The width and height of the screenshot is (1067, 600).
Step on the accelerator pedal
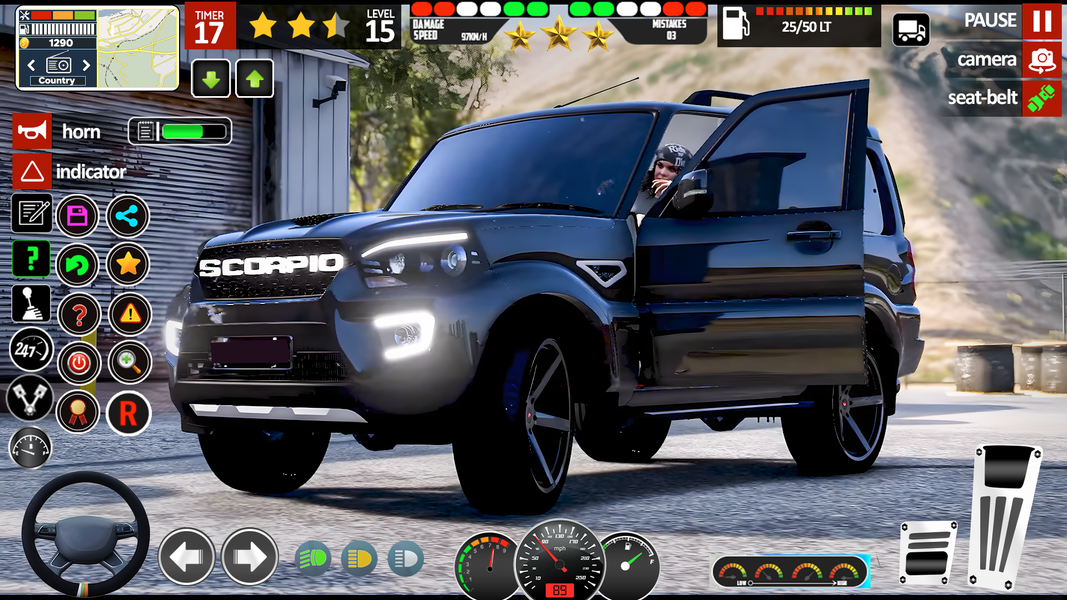tap(1004, 515)
